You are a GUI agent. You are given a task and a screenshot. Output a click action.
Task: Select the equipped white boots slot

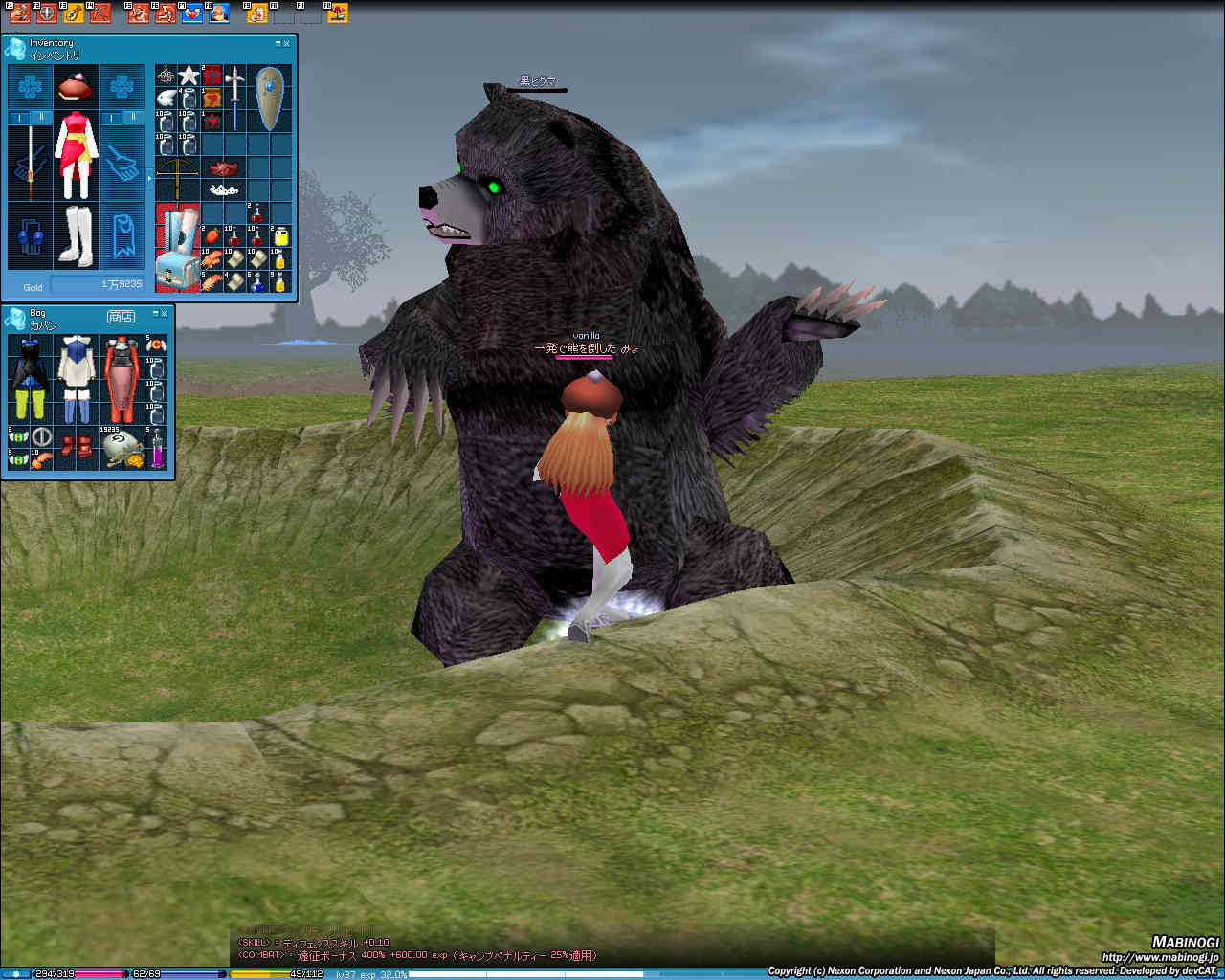click(x=75, y=235)
